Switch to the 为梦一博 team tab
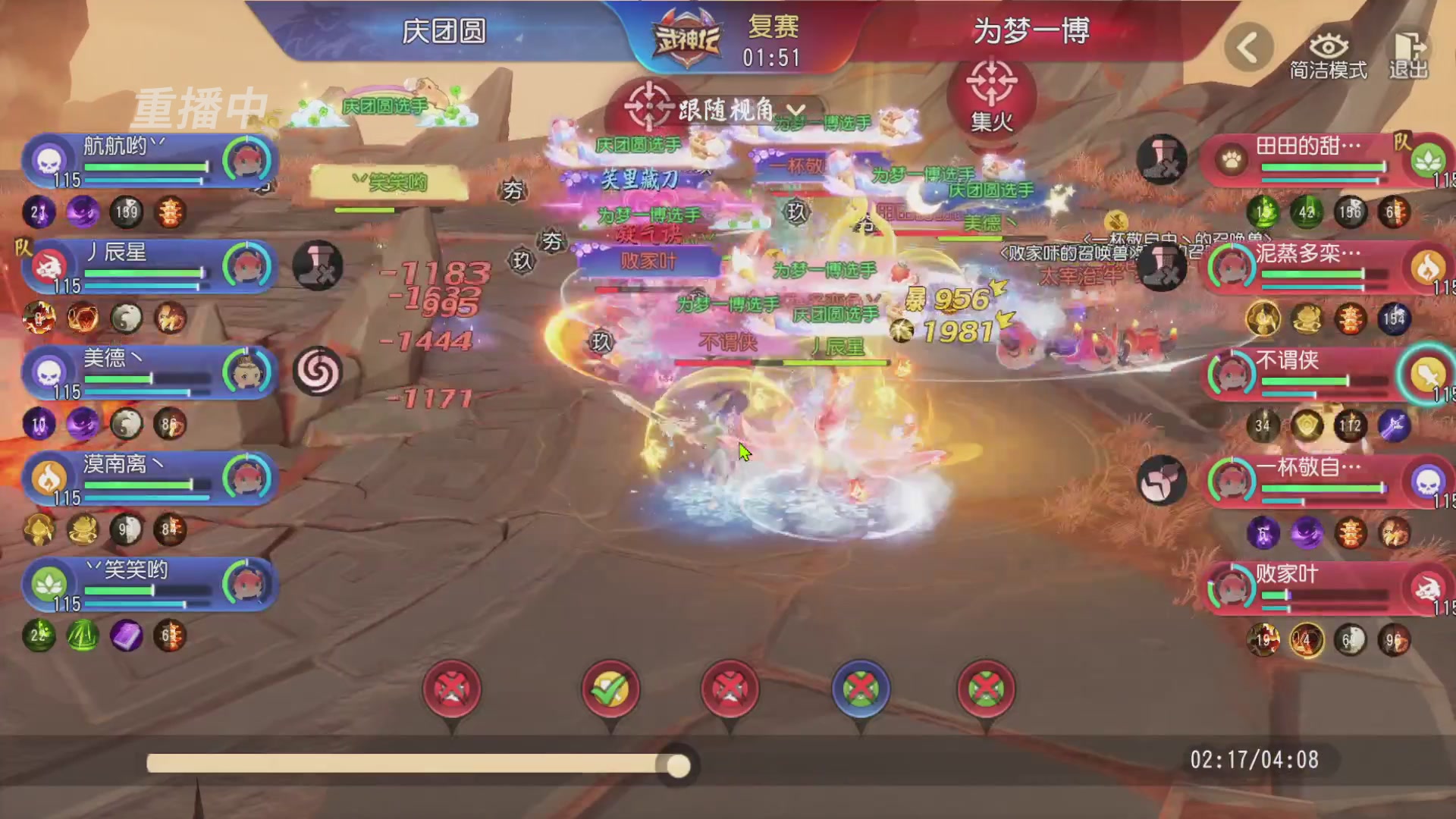The width and height of the screenshot is (1456, 819). tap(1031, 32)
